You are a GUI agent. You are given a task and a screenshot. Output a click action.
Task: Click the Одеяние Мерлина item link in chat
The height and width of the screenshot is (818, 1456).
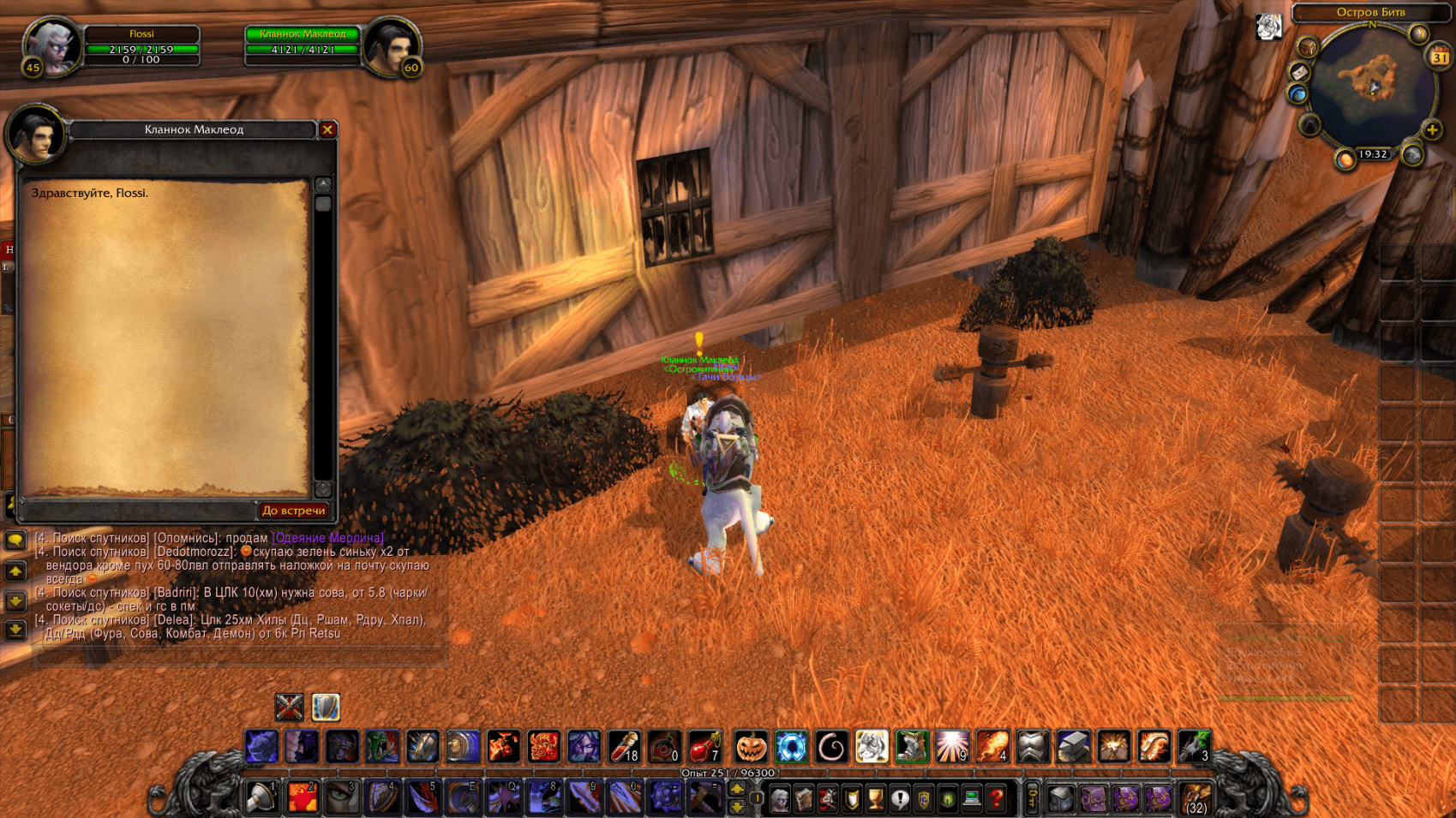327,538
